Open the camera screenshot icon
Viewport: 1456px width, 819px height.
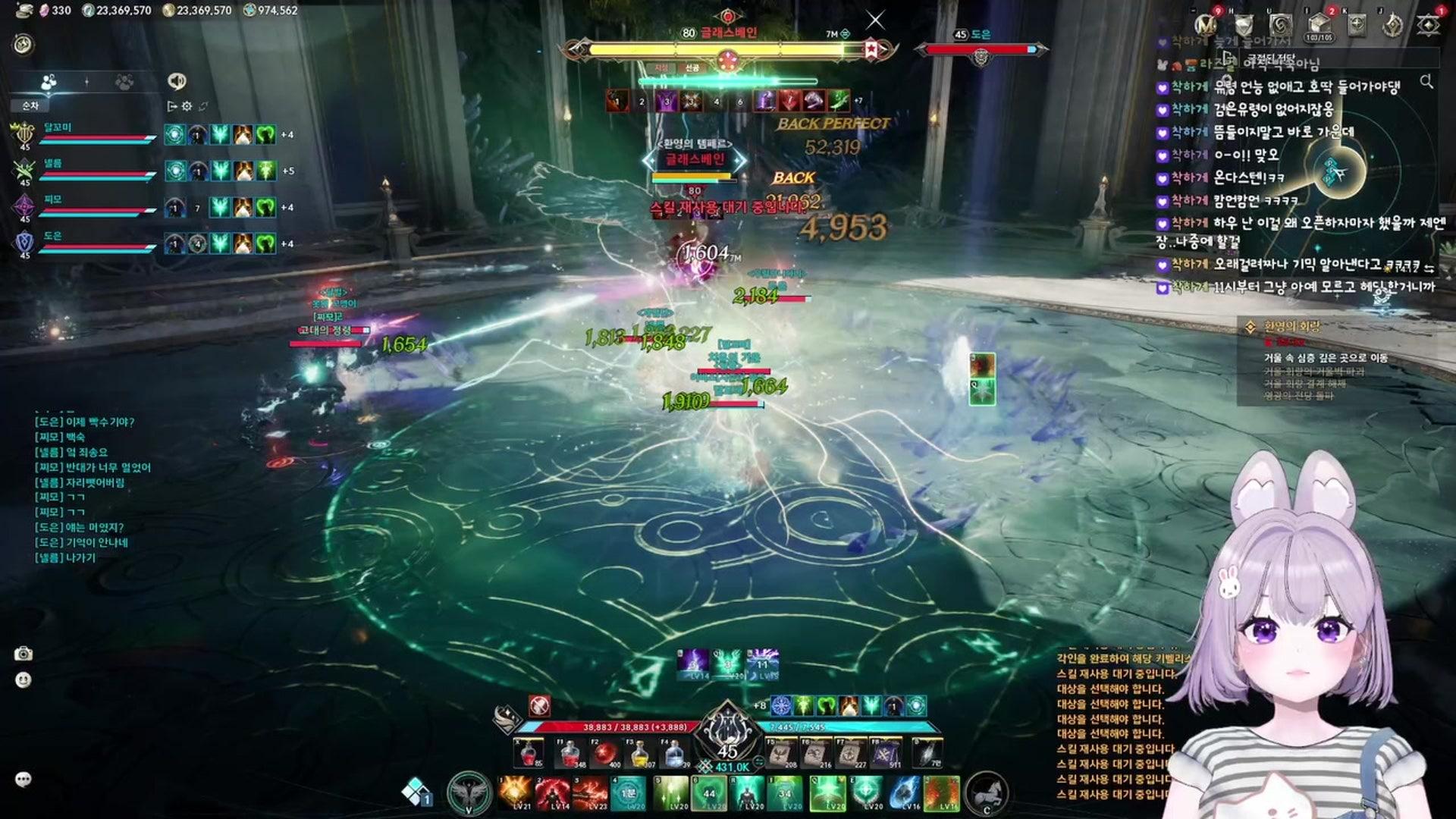[24, 654]
